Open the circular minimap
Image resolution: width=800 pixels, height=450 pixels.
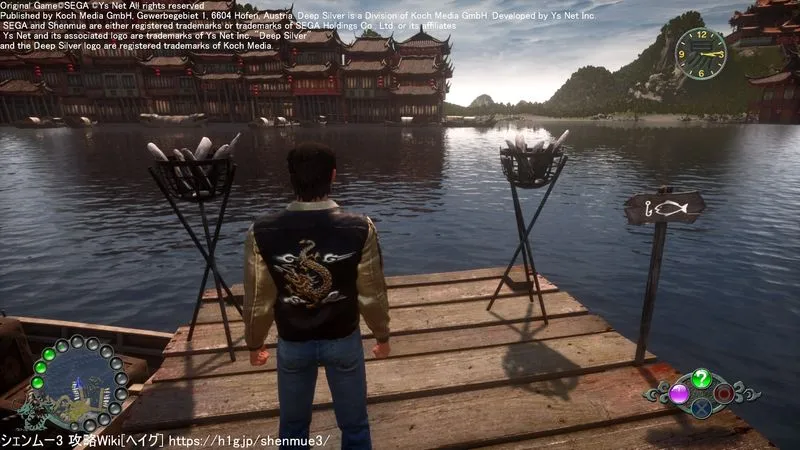click(76, 381)
